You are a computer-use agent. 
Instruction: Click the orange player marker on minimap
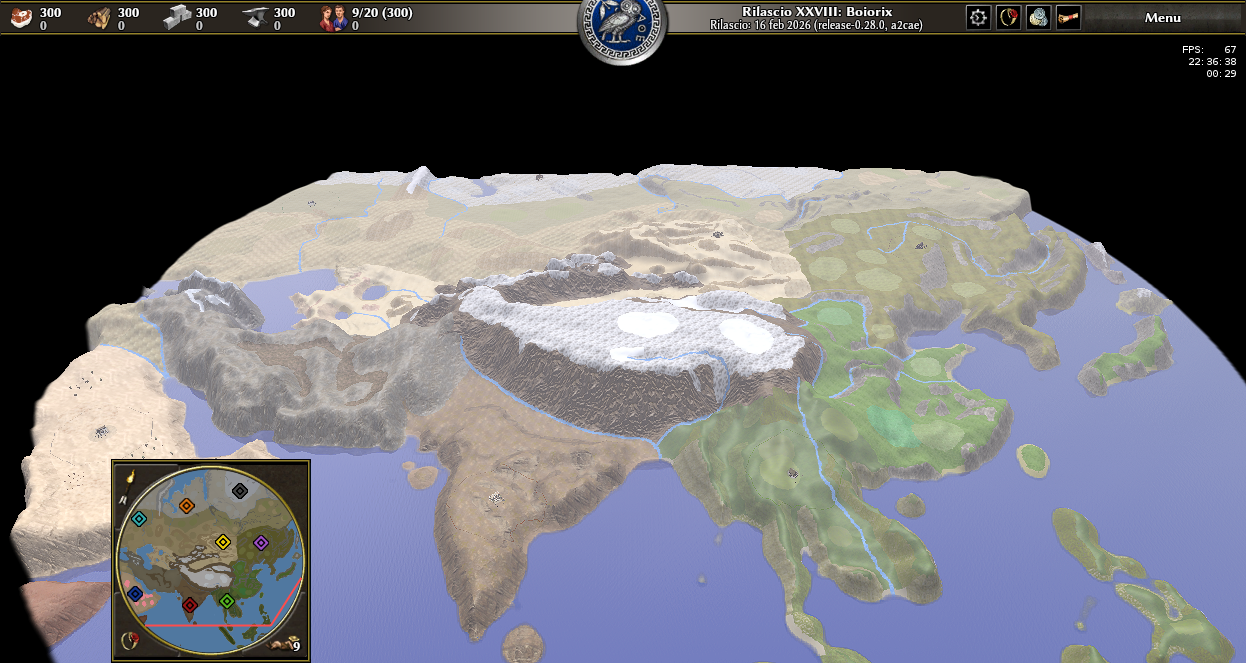coord(186,506)
